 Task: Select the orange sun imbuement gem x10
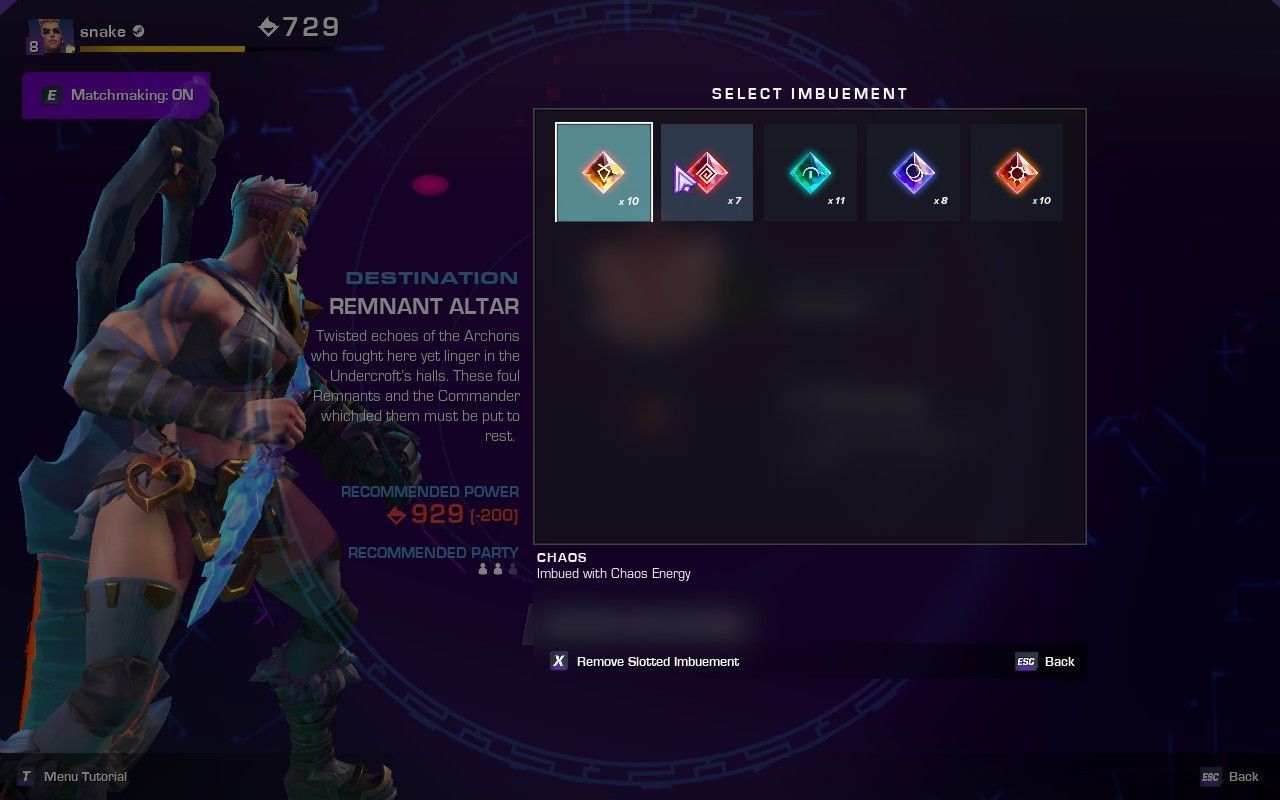click(x=1016, y=170)
